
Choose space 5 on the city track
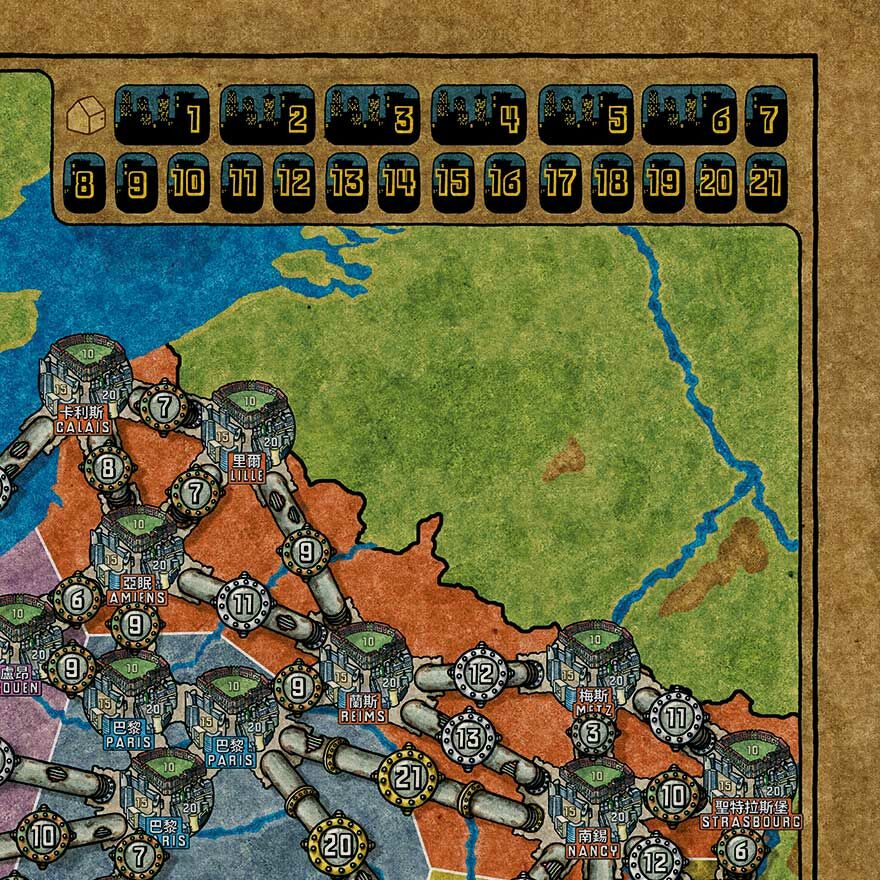coord(585,116)
